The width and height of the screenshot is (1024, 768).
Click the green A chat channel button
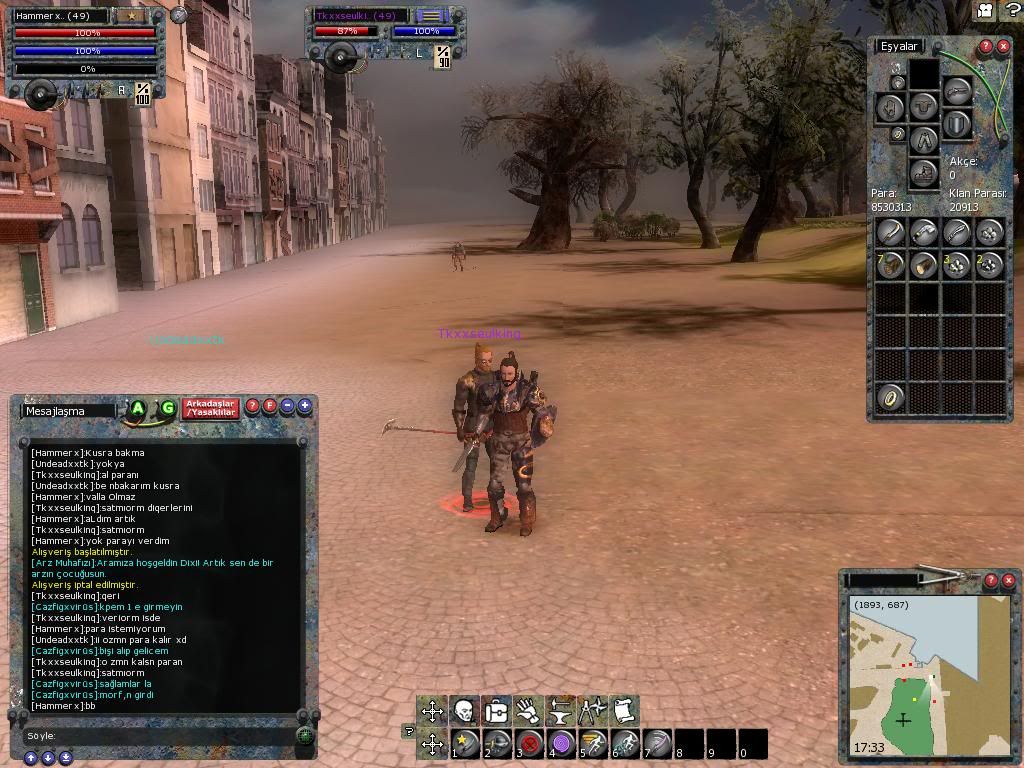[x=138, y=408]
